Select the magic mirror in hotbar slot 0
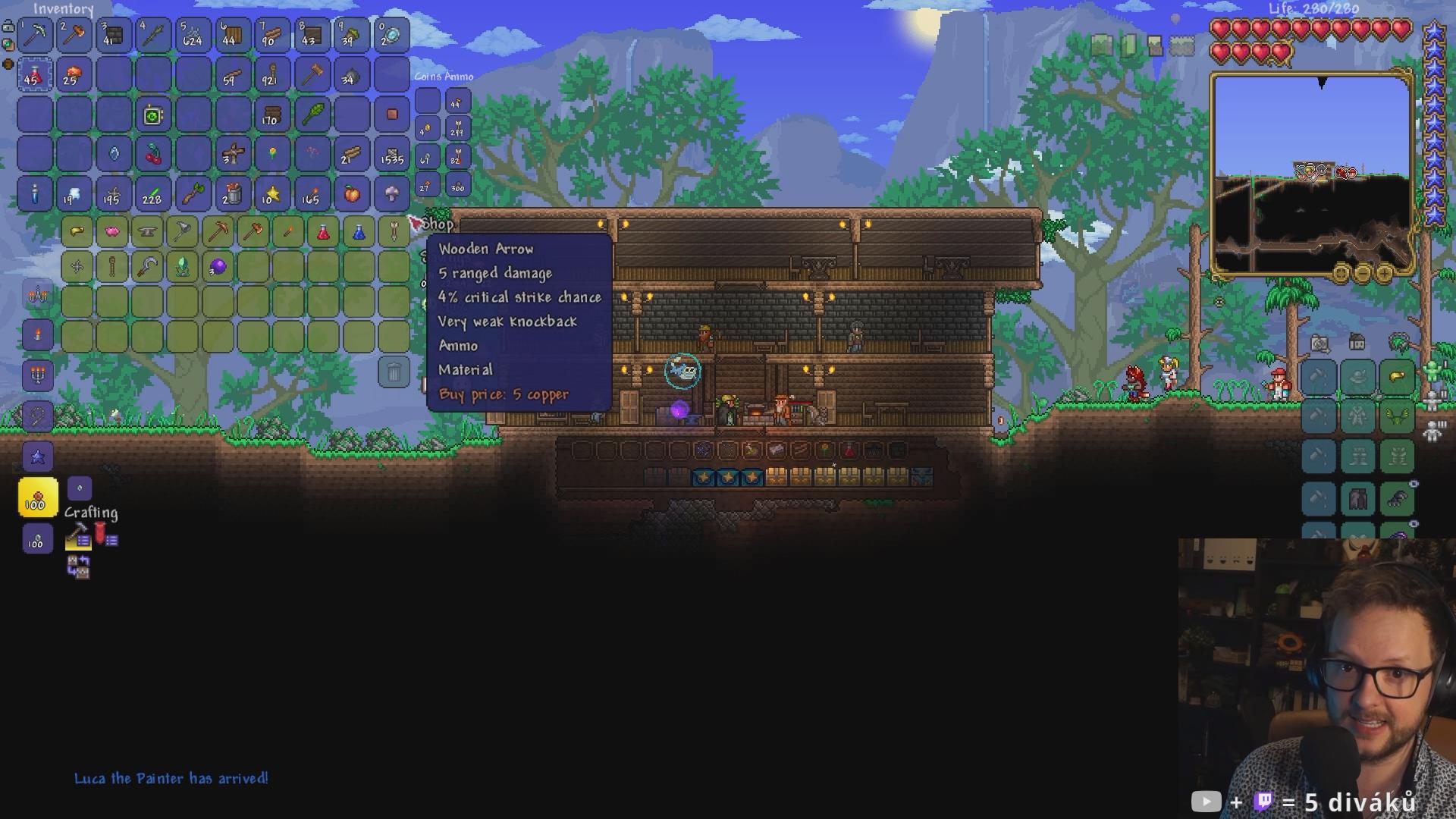Screen dimensions: 1456x819 391,35
